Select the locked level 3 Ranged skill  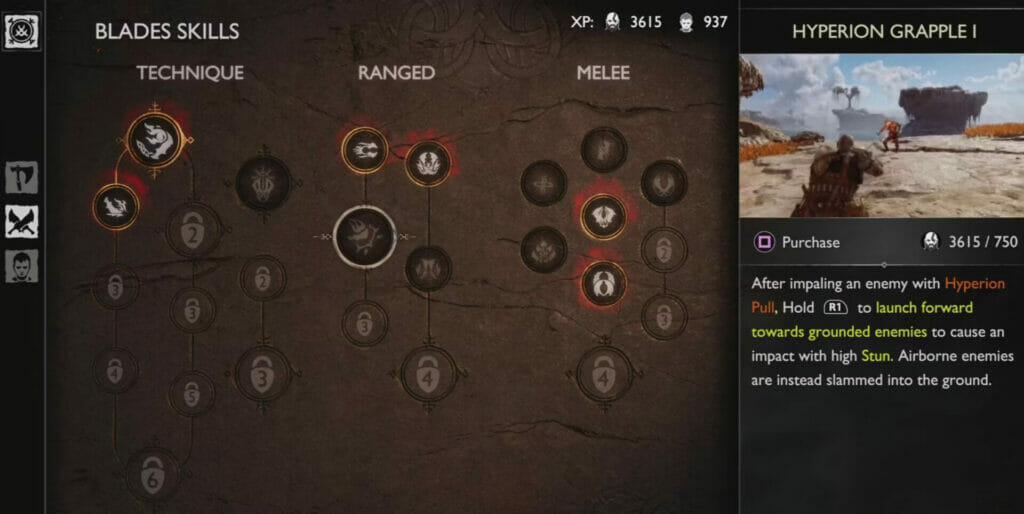click(x=364, y=323)
